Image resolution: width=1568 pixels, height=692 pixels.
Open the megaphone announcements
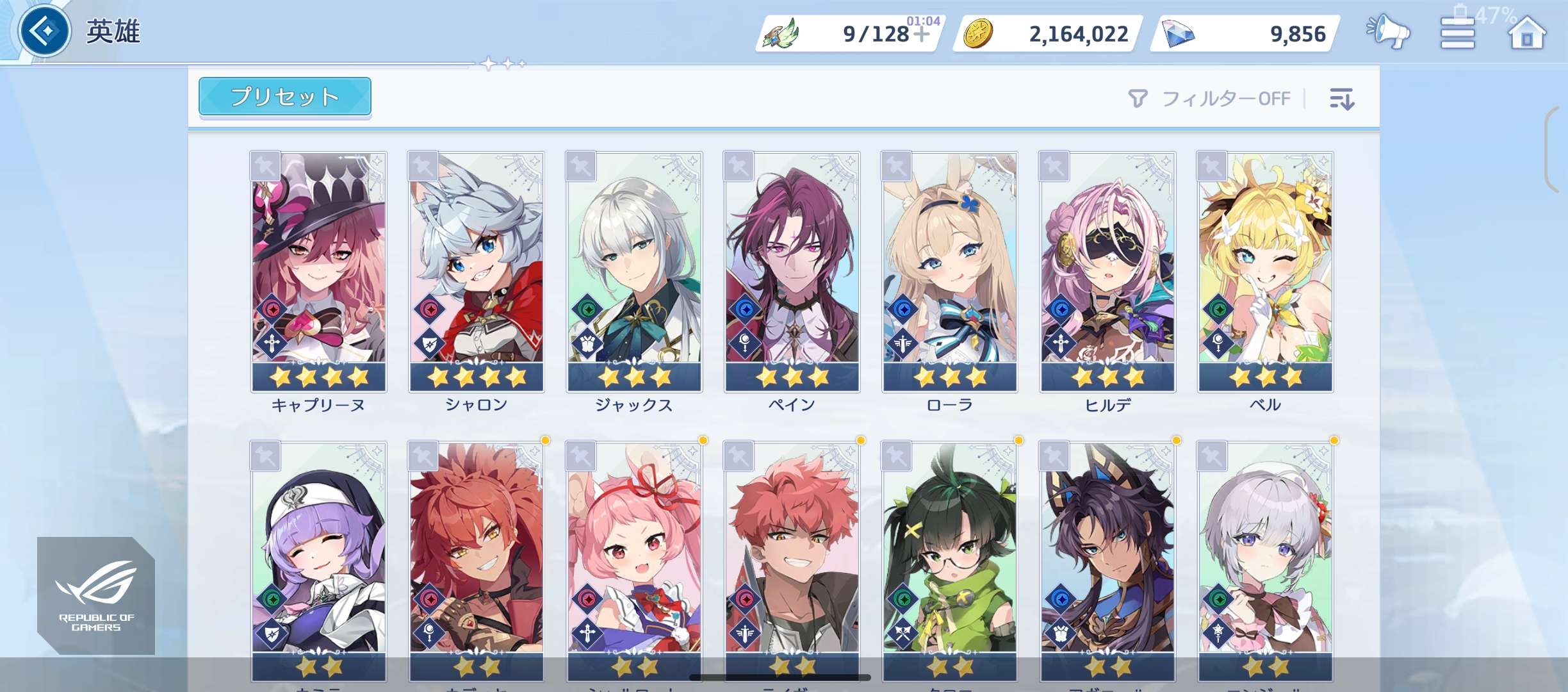click(x=1388, y=32)
